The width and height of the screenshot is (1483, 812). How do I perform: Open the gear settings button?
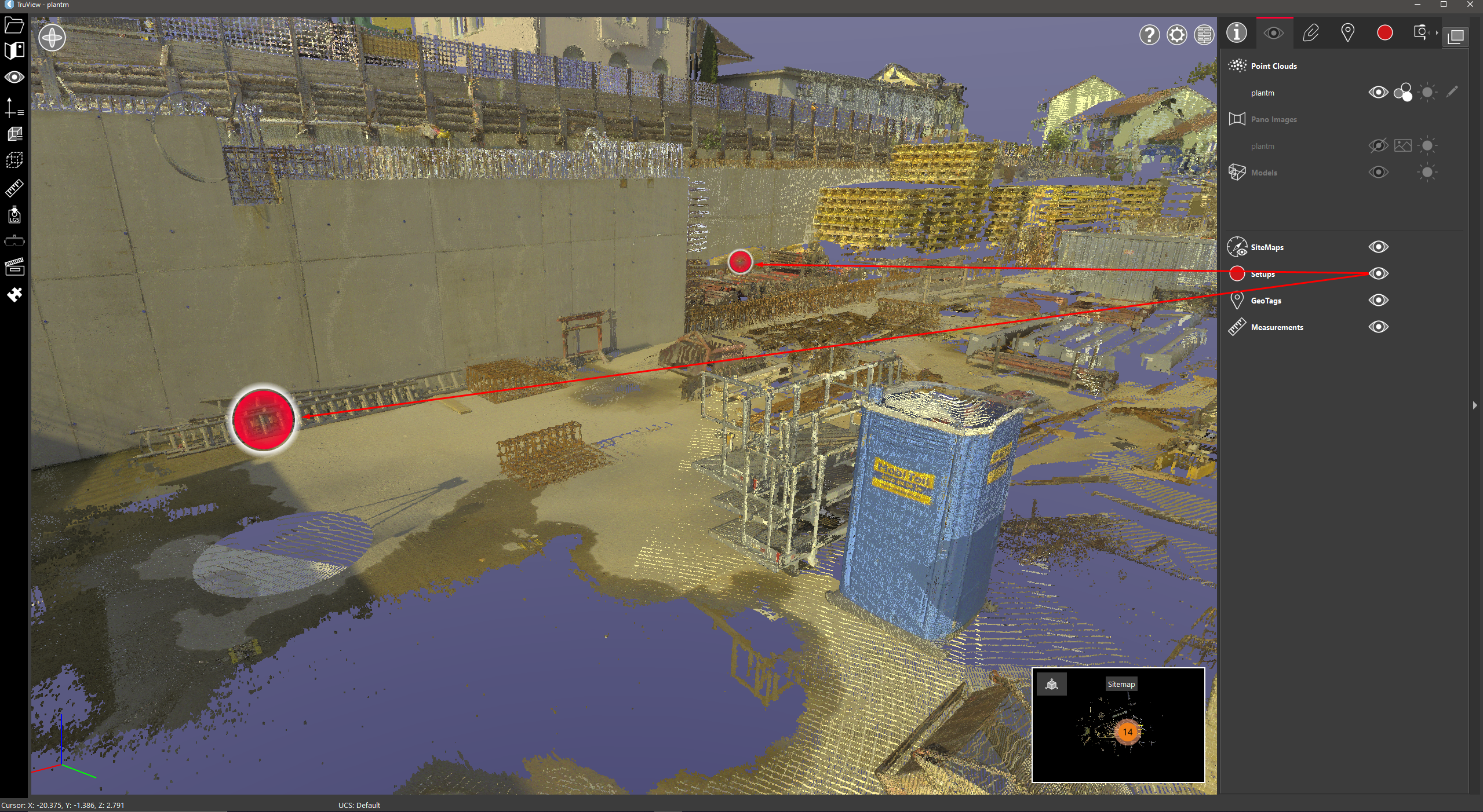click(x=1176, y=35)
